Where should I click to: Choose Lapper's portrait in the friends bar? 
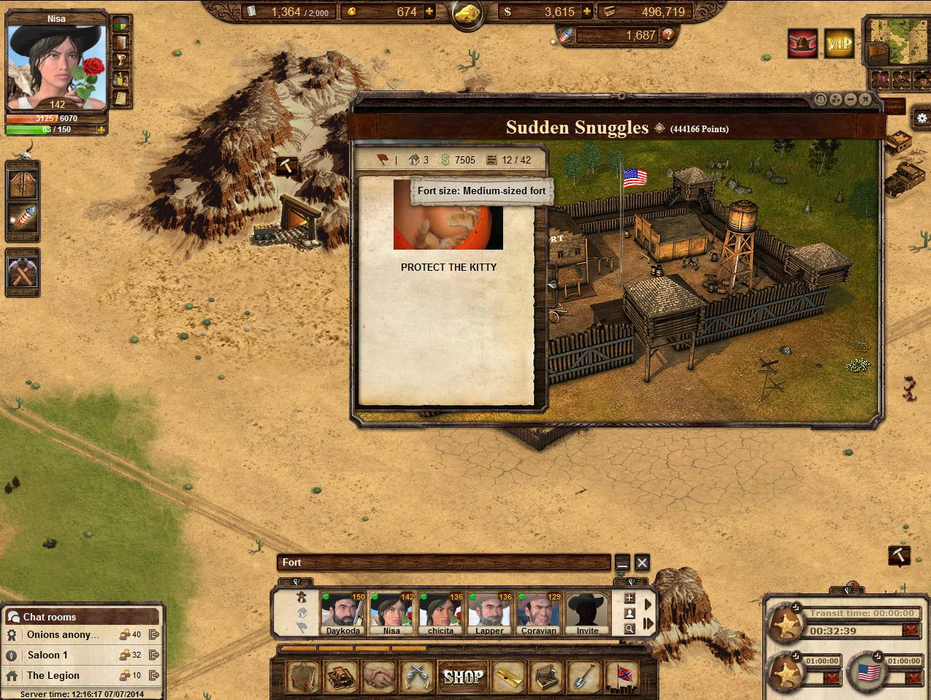click(x=490, y=611)
